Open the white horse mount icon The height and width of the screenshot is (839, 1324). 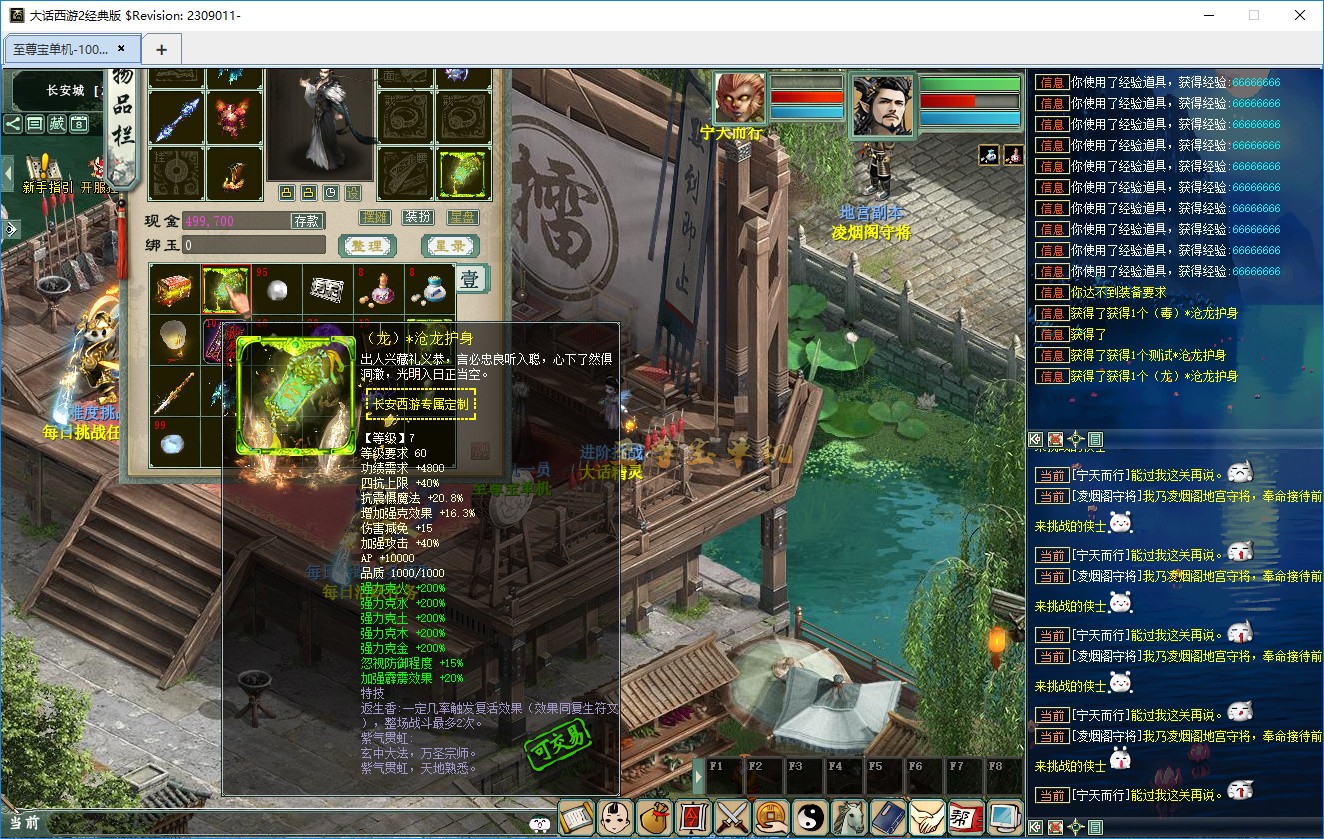(x=850, y=817)
